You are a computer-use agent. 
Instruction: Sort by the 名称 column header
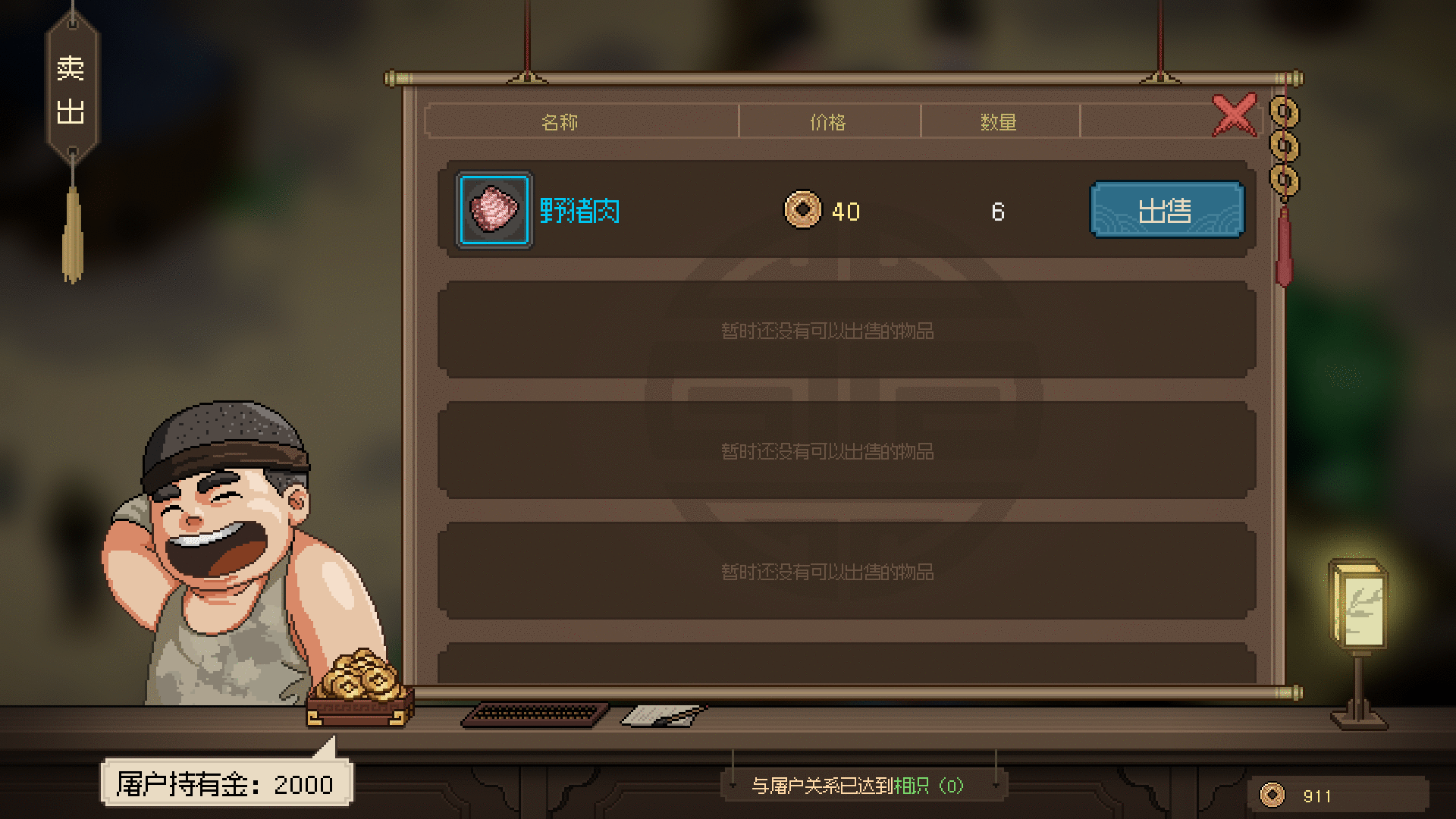[560, 122]
